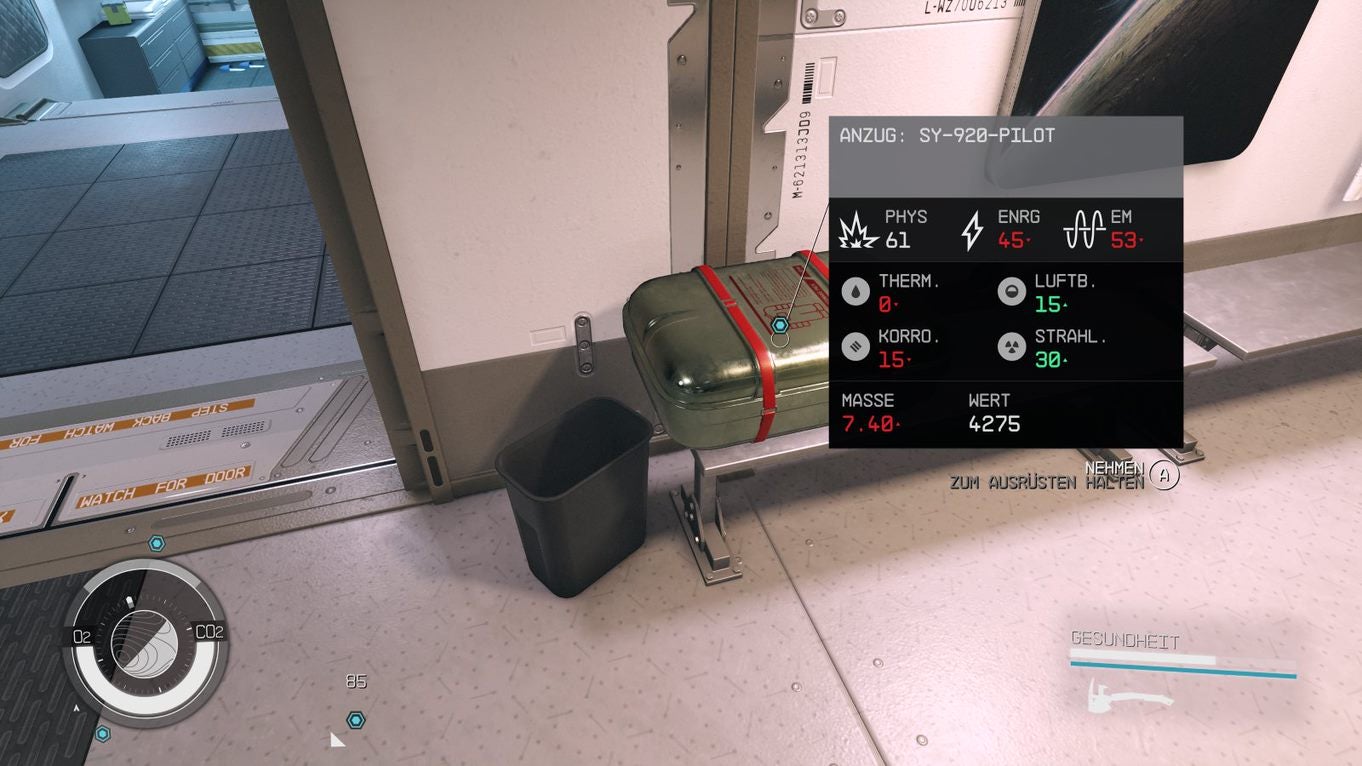Click ZUM AUSRÜSTEN HALTEN prompt text
Image resolution: width=1362 pixels, height=766 pixels.
click(1047, 482)
